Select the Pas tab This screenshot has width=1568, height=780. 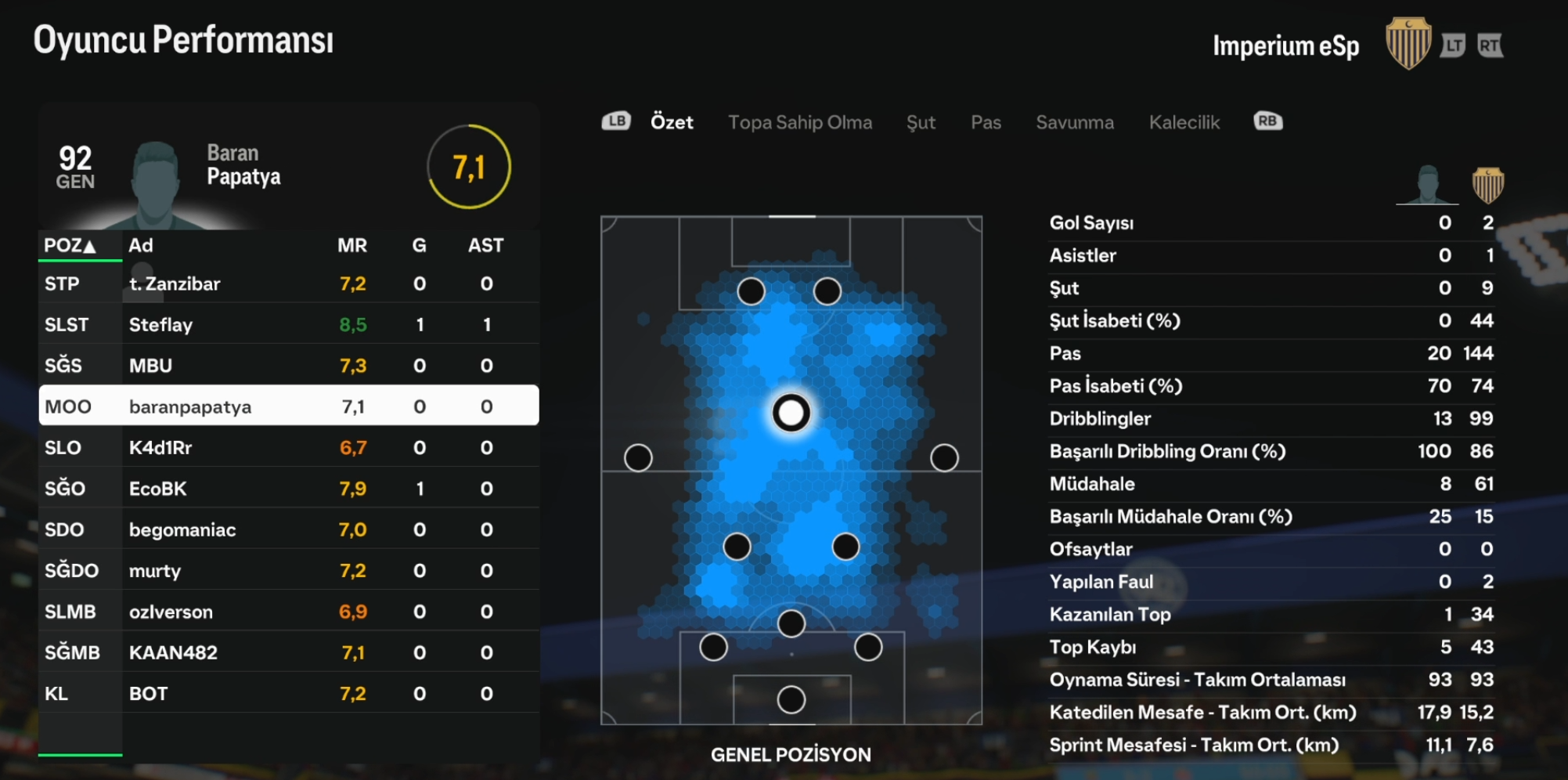(986, 122)
